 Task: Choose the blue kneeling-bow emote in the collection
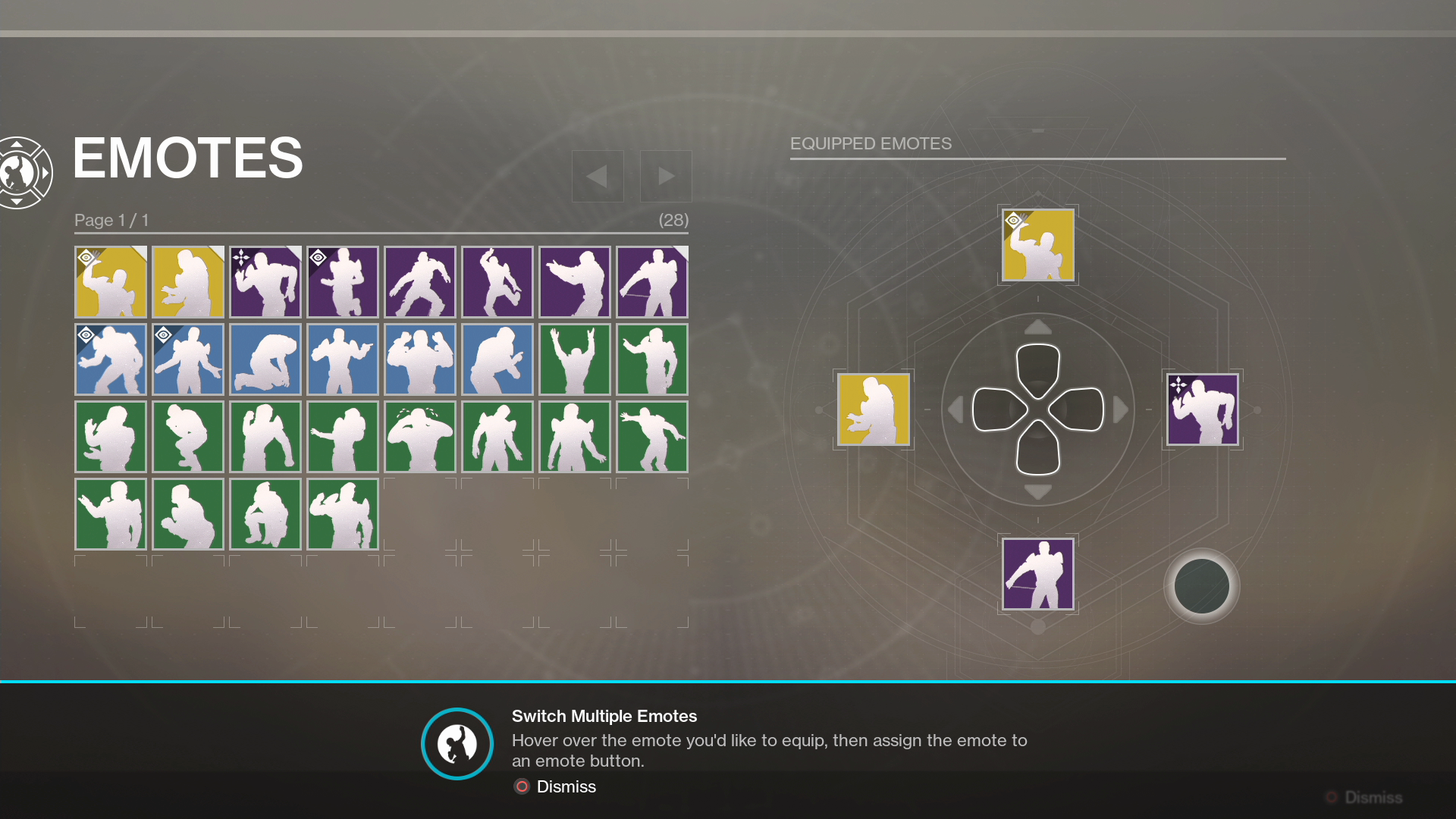[x=265, y=359]
